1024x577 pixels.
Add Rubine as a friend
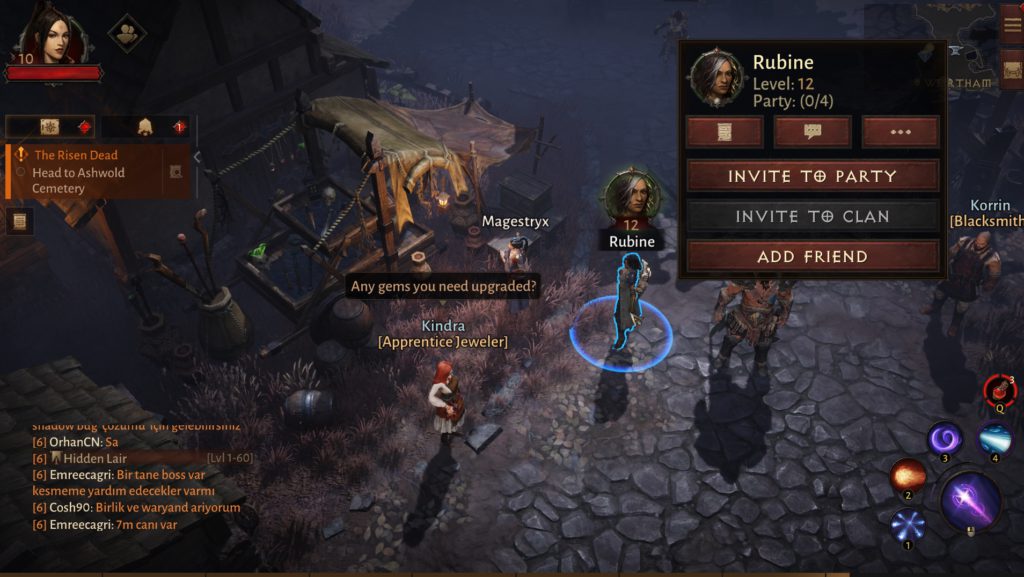coord(812,256)
